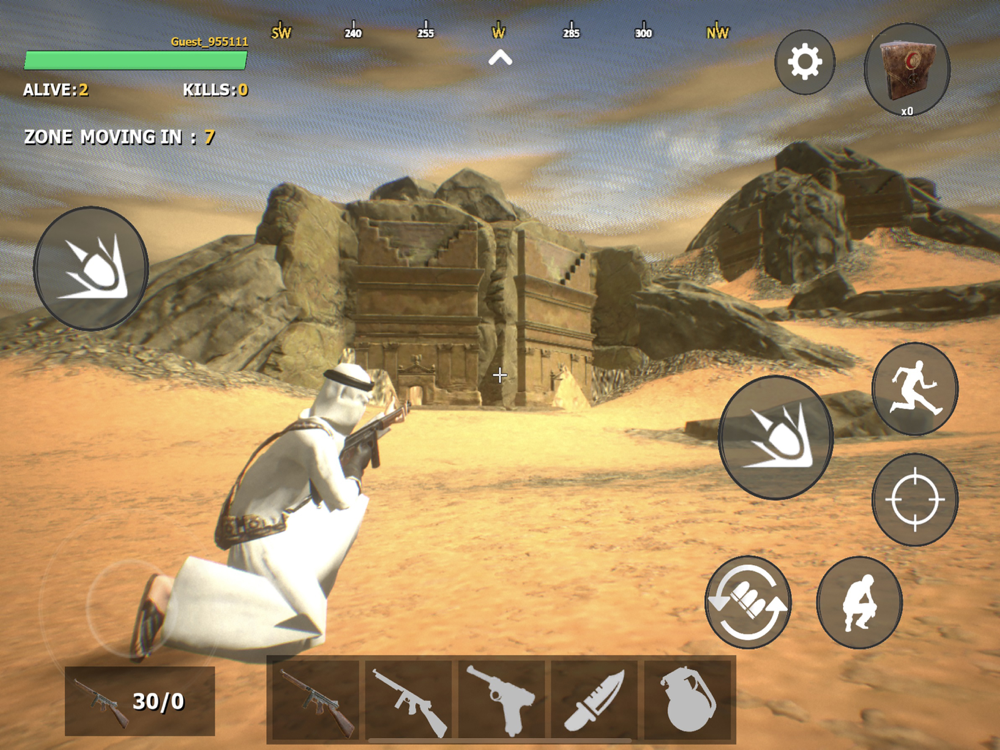This screenshot has width=1000, height=750.
Task: Reload using the bullets reload button
Action: 748,602
